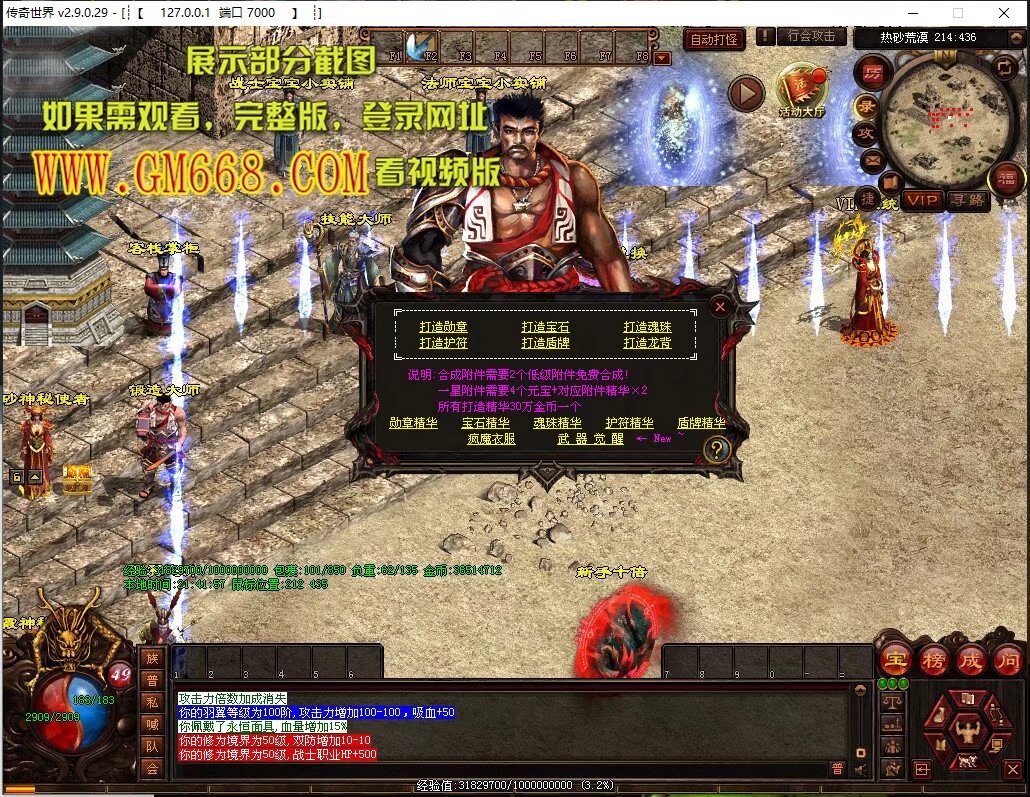This screenshot has width=1030, height=797.
Task: Click the 行会攻击 guild attack button
Action: (811, 36)
